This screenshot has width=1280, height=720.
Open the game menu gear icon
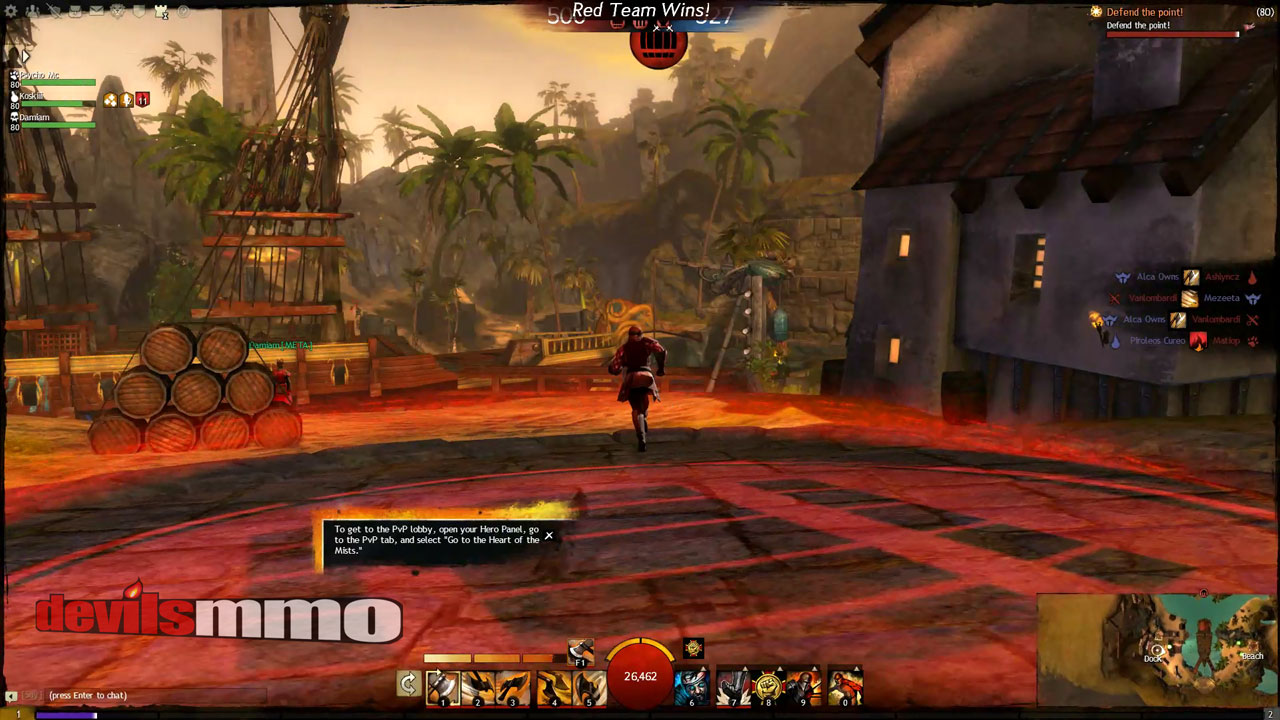pos(10,11)
